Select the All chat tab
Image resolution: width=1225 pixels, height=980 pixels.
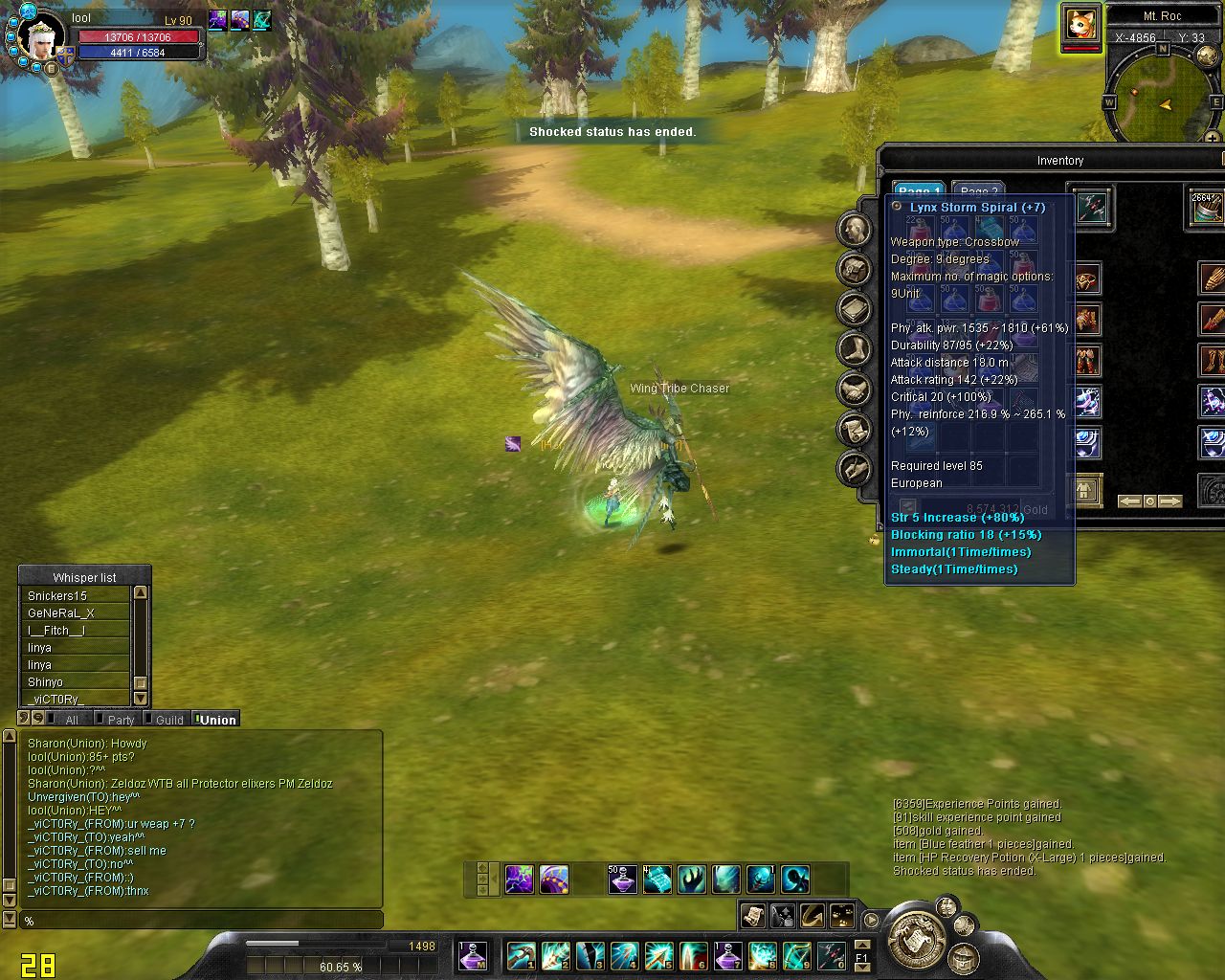pos(71,720)
